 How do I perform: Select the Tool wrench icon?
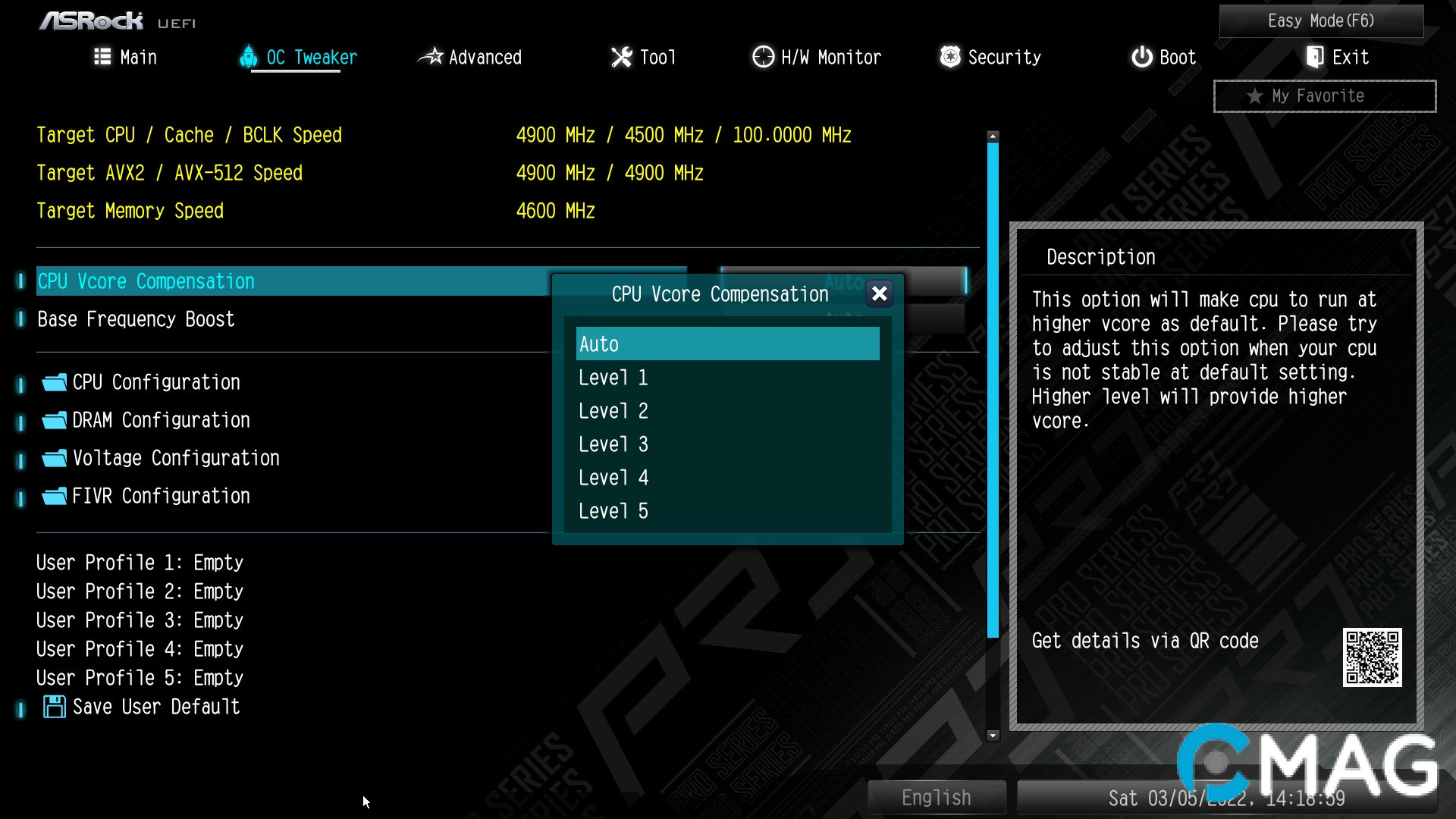(x=622, y=57)
